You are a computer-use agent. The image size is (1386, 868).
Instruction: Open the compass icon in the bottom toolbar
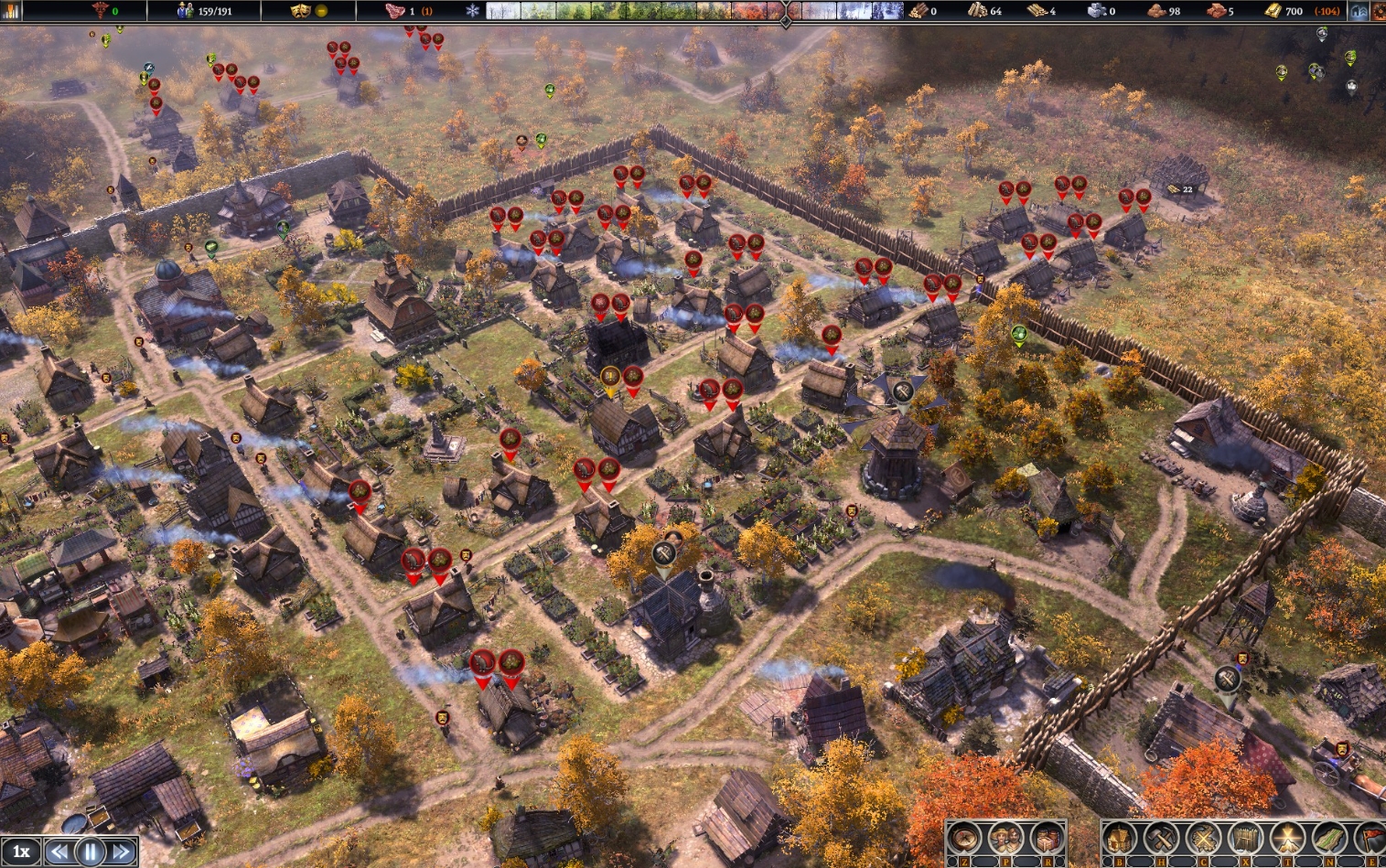click(x=964, y=838)
